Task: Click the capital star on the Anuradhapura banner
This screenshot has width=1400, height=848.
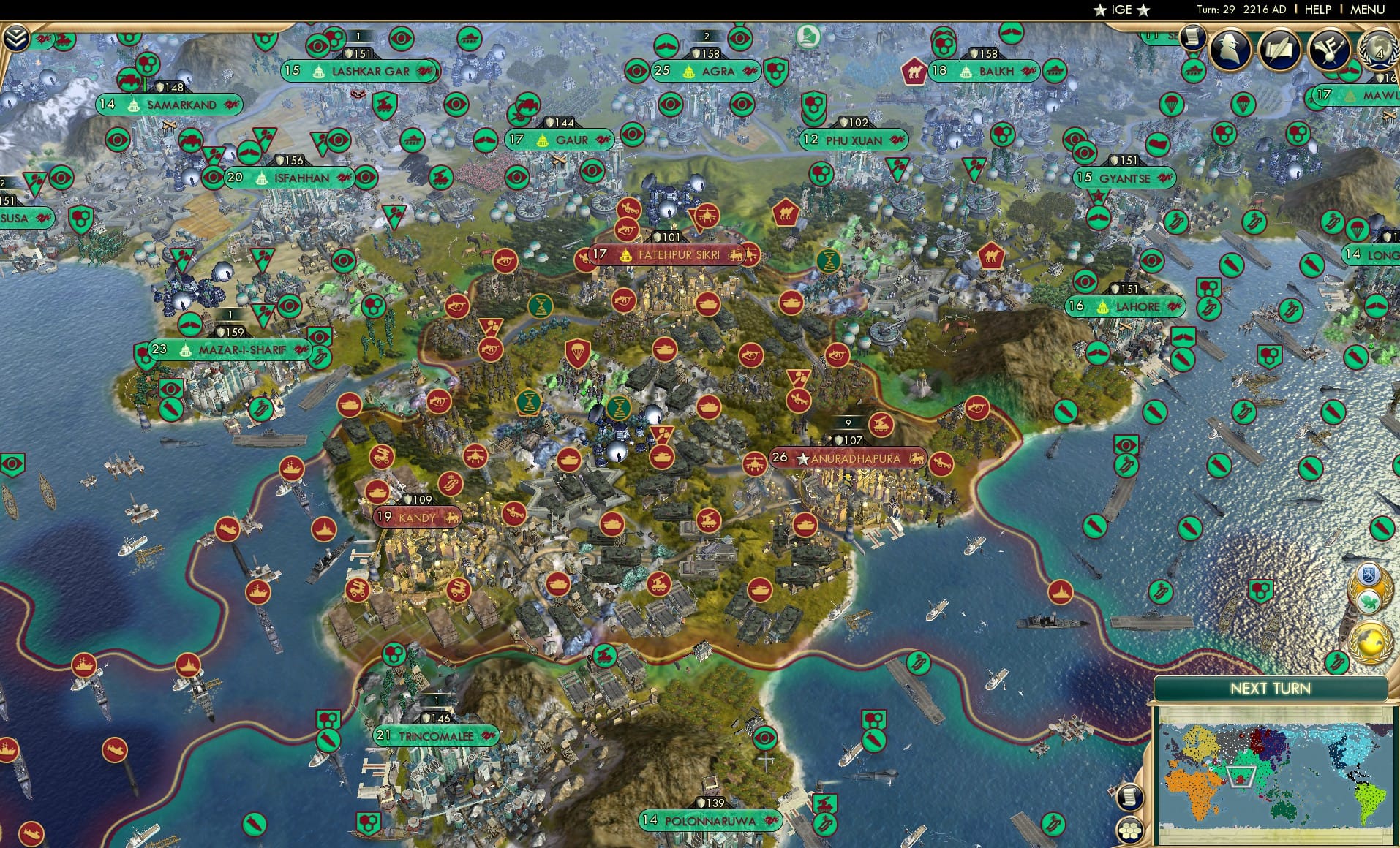Action: [802, 458]
